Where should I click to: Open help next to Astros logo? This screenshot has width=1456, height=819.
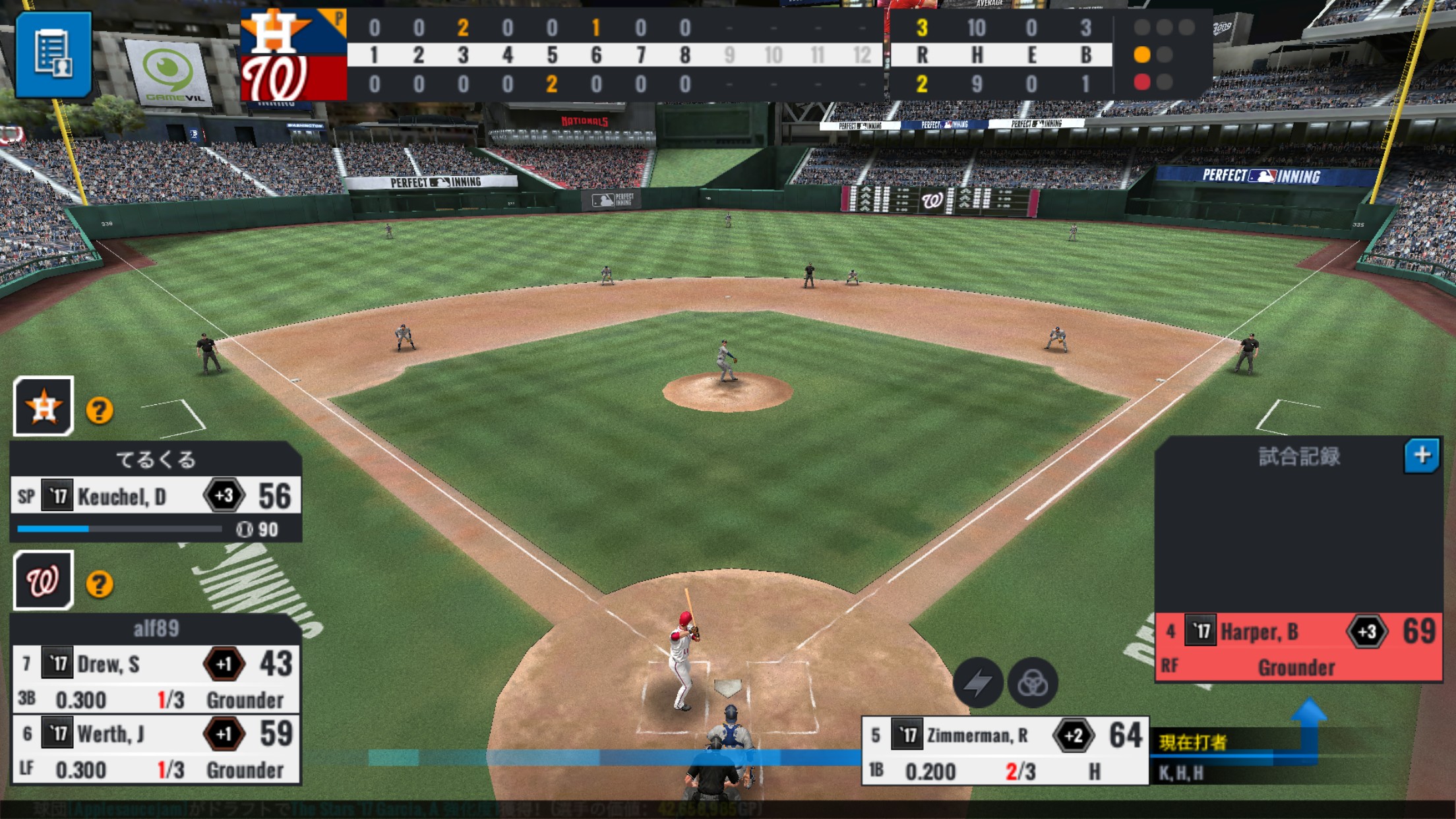point(100,411)
